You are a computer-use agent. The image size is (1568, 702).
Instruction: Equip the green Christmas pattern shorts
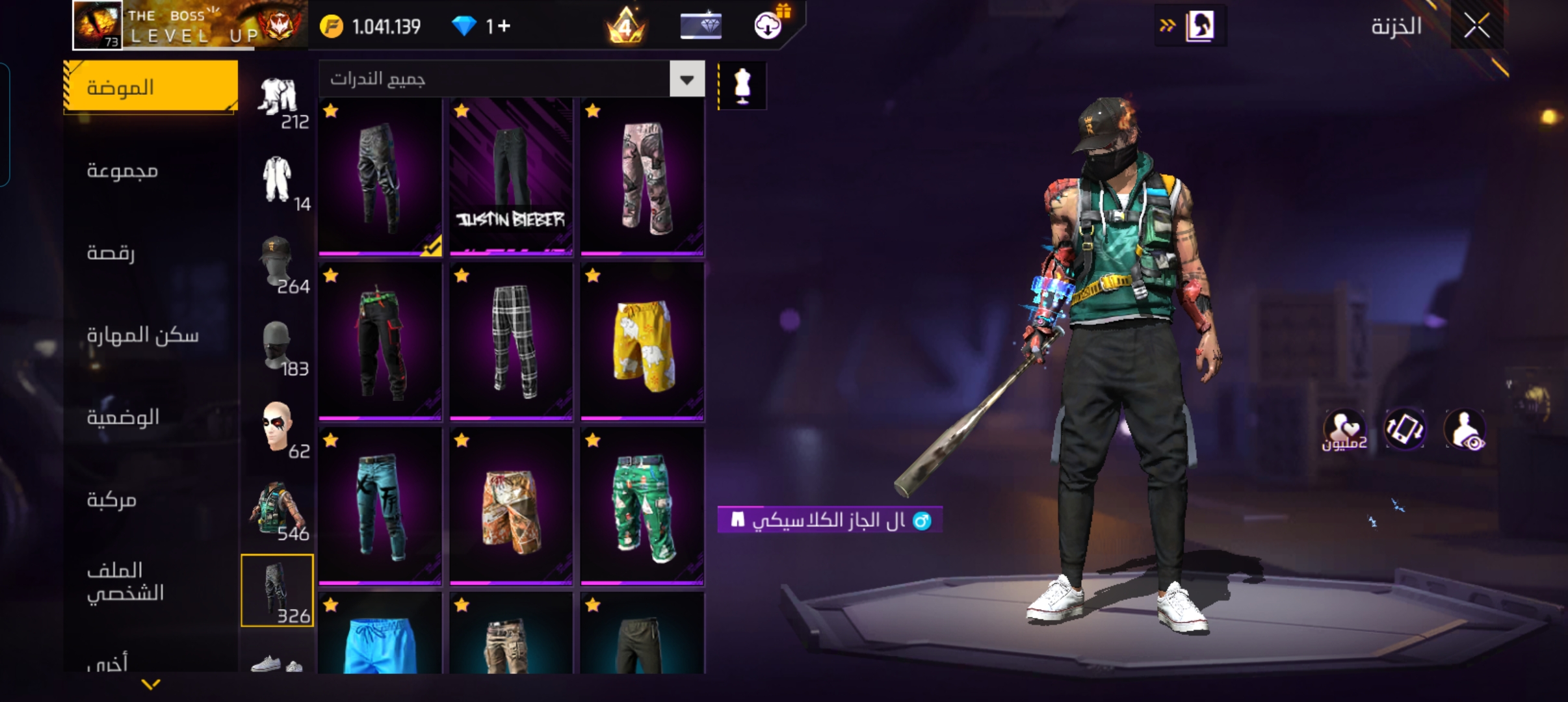pyautogui.click(x=642, y=506)
